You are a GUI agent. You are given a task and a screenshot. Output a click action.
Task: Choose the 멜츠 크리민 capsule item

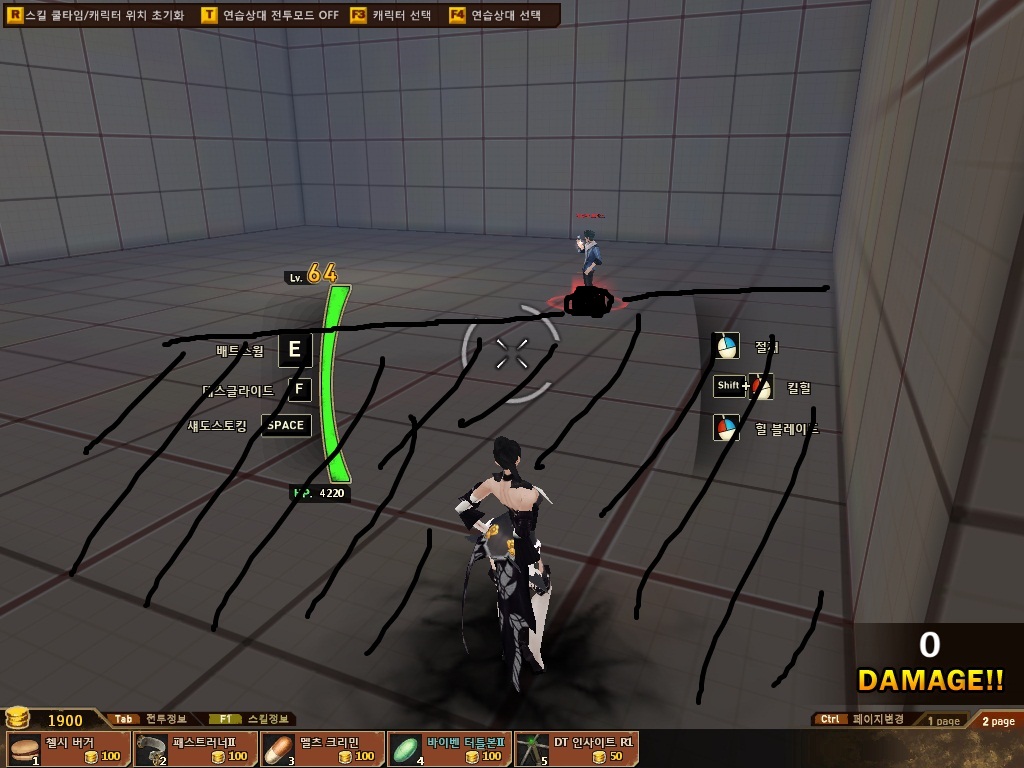point(322,748)
